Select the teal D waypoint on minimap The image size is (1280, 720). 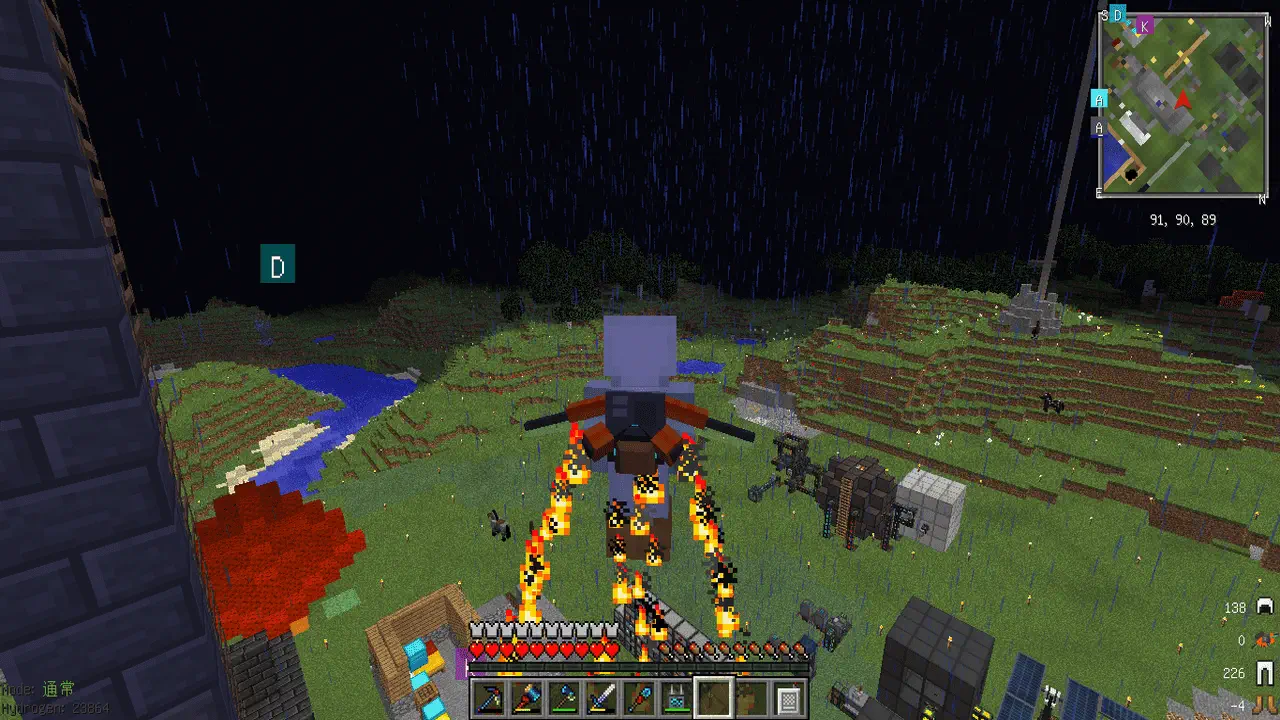pos(1118,14)
